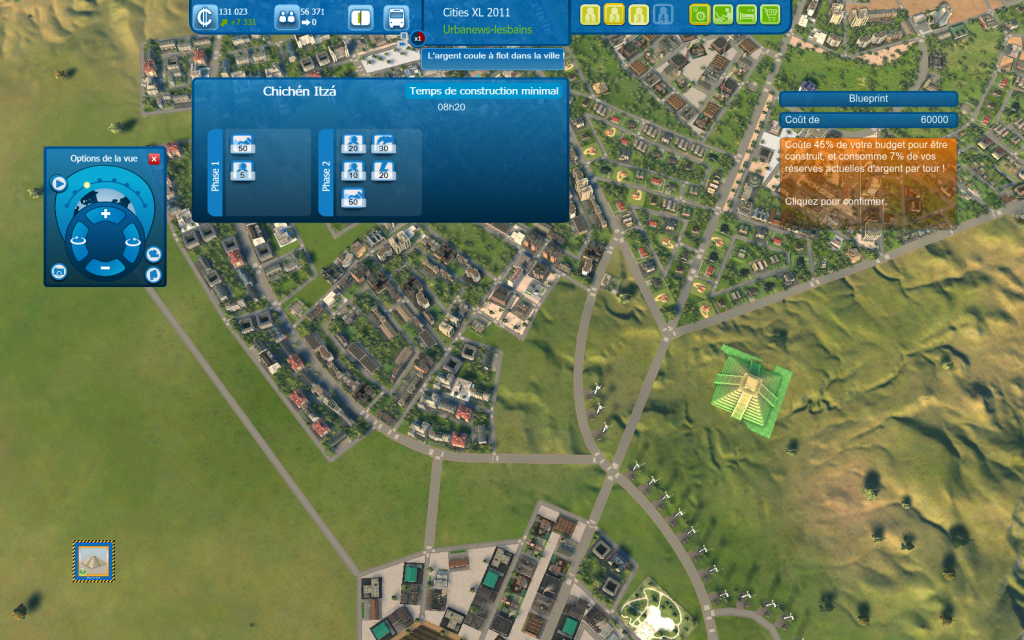
Task: Start the day cycle play button
Action: (x=59, y=184)
